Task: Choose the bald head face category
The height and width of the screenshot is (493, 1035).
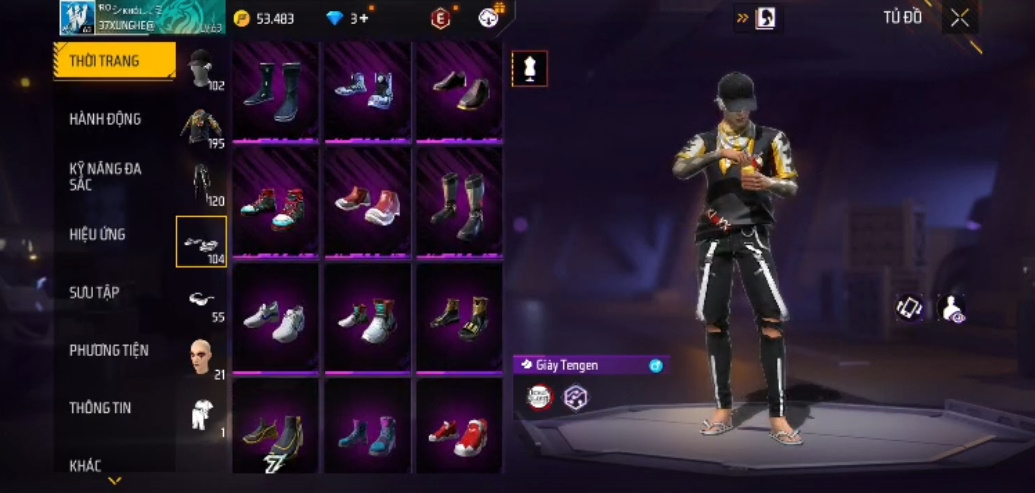Action: [x=202, y=357]
